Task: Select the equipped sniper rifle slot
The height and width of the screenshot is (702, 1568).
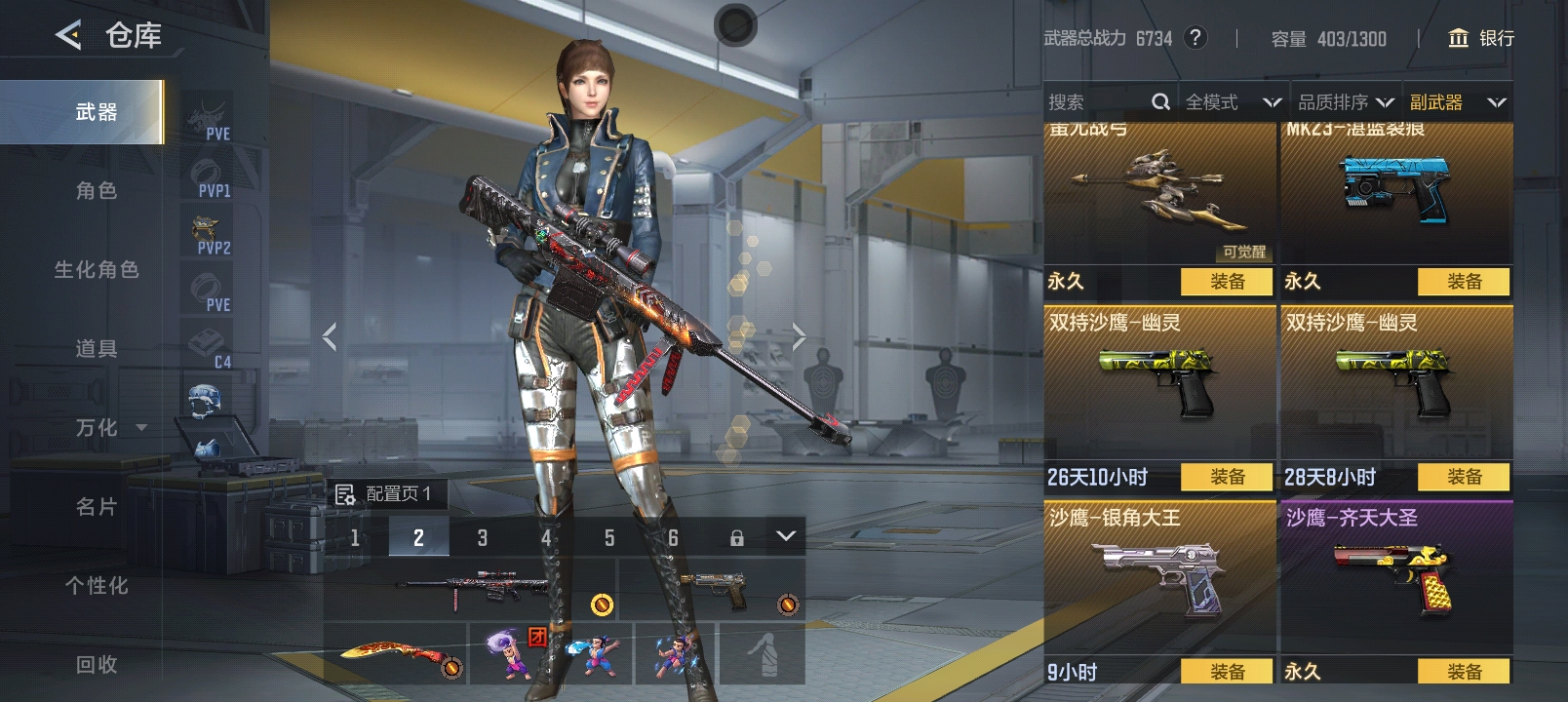Action: [470, 589]
